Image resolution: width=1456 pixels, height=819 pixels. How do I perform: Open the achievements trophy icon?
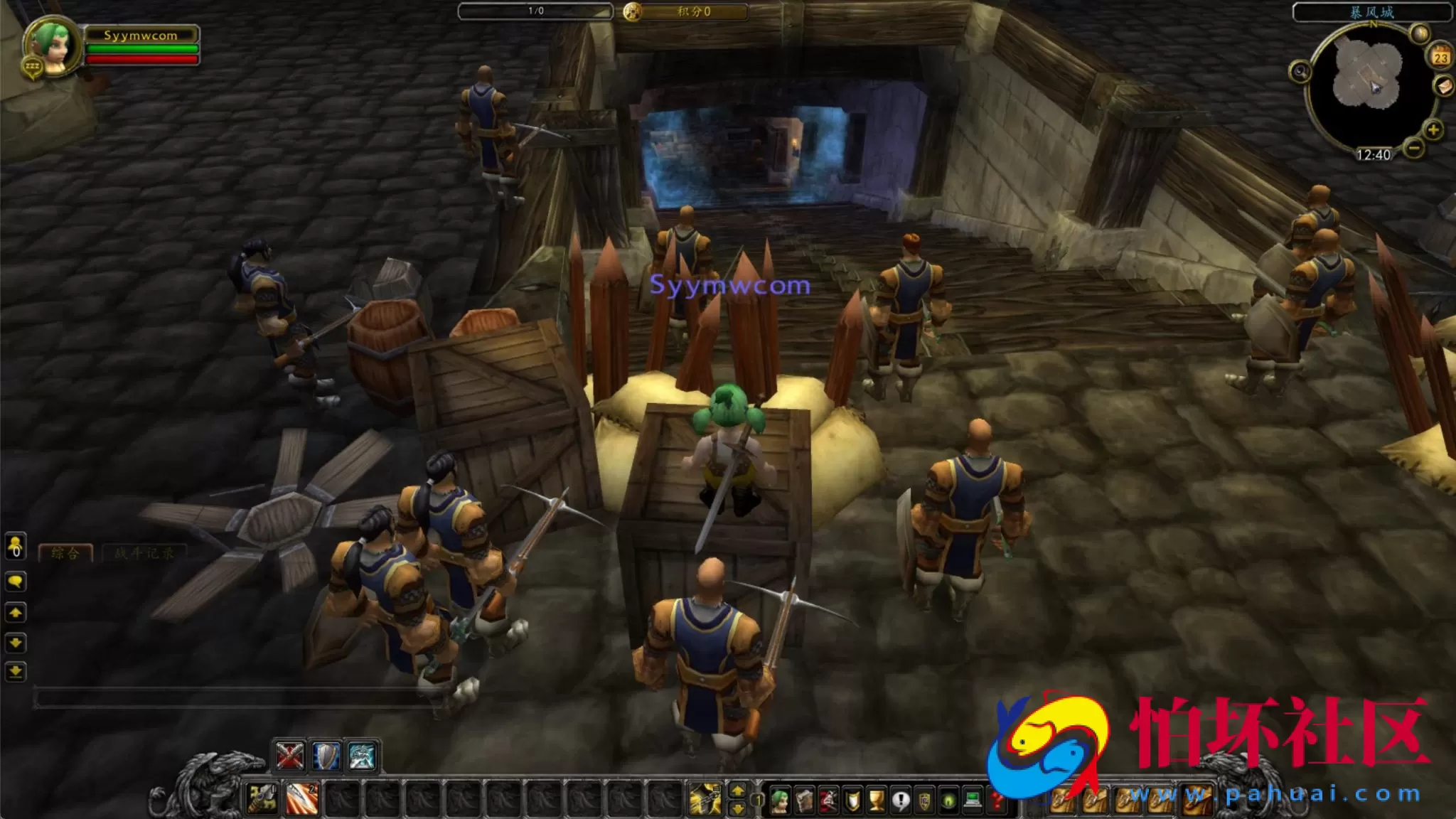[x=877, y=801]
